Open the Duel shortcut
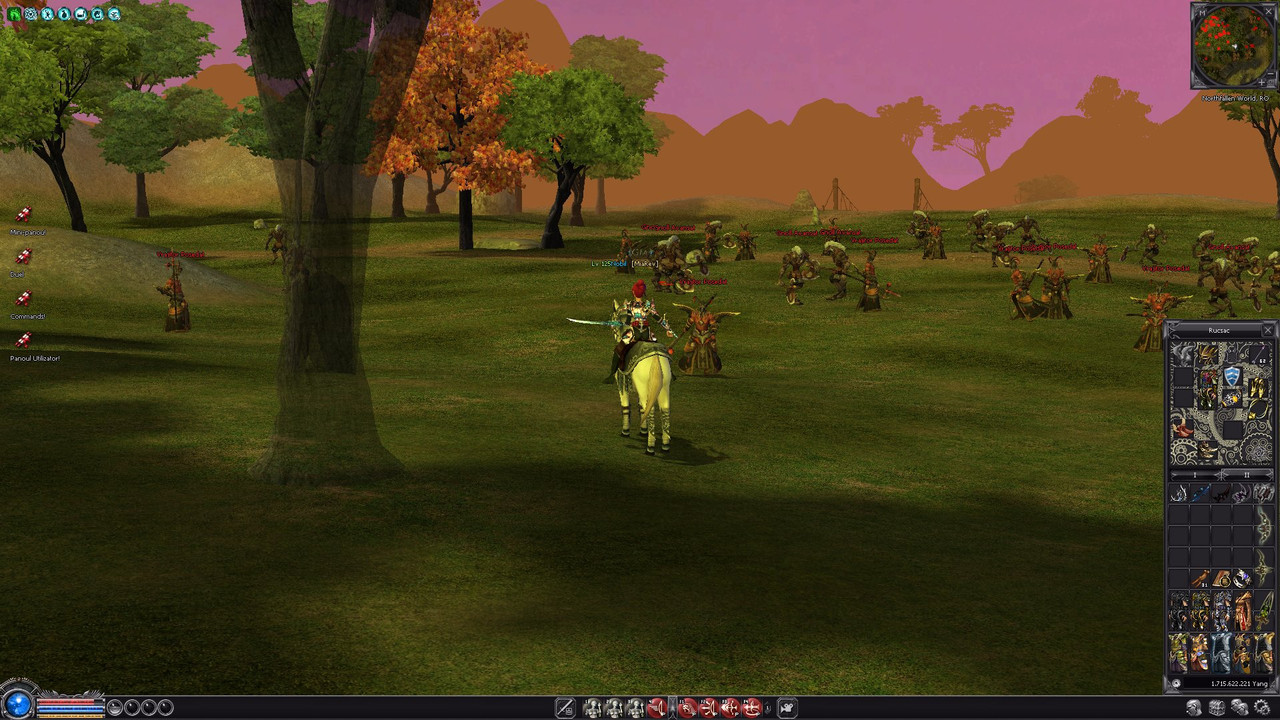This screenshot has width=1280, height=720. click(x=23, y=257)
